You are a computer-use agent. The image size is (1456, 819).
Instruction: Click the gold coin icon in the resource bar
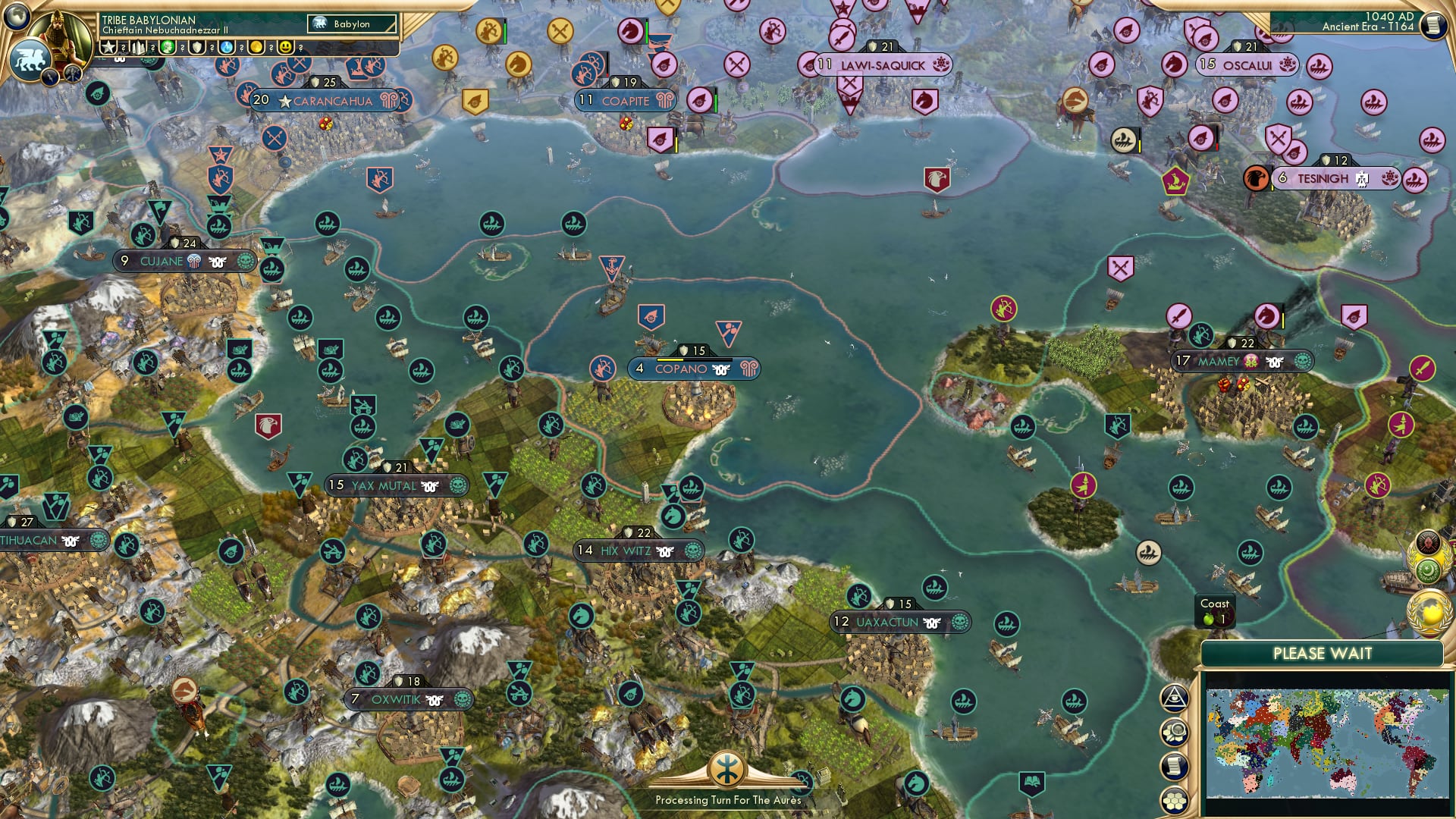tap(256, 46)
